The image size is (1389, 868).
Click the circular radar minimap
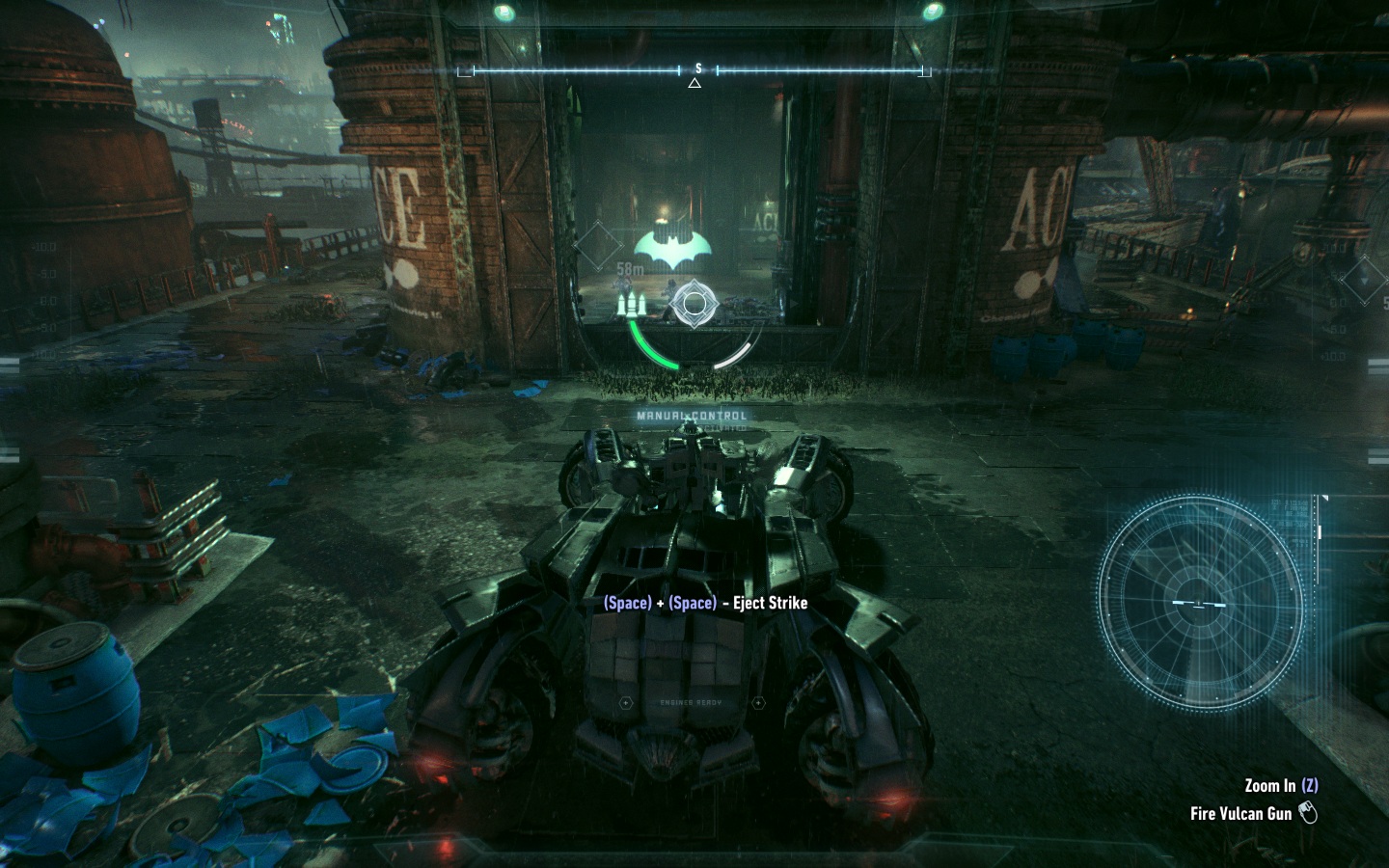tap(1199, 603)
